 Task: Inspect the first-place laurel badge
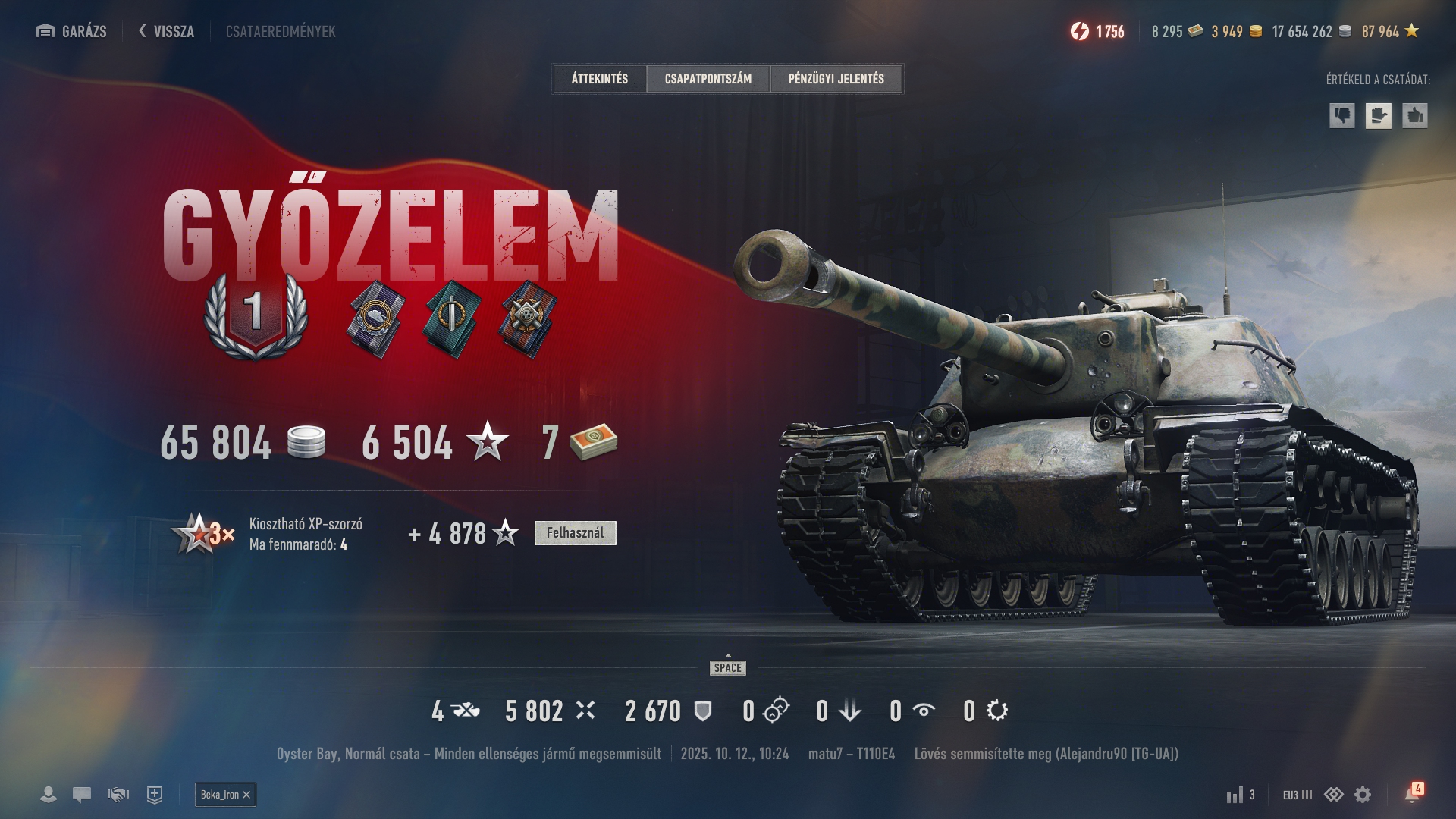pos(256,315)
